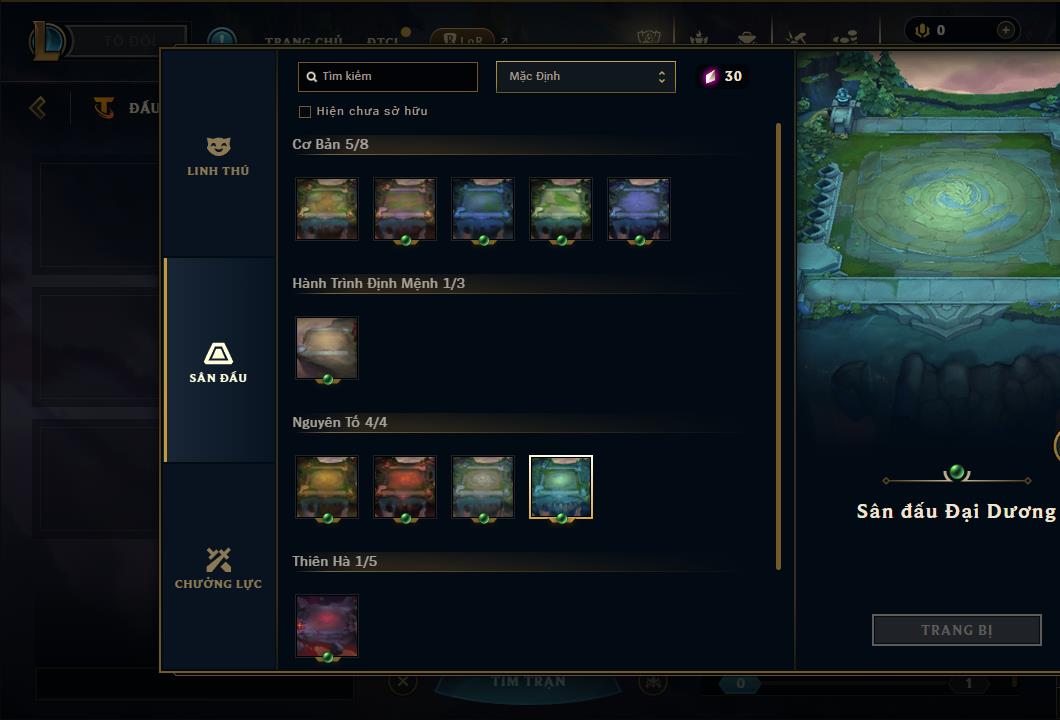Viewport: 1060px width, 720px height.
Task: Open the Chưởng Lực tab
Action: [218, 568]
